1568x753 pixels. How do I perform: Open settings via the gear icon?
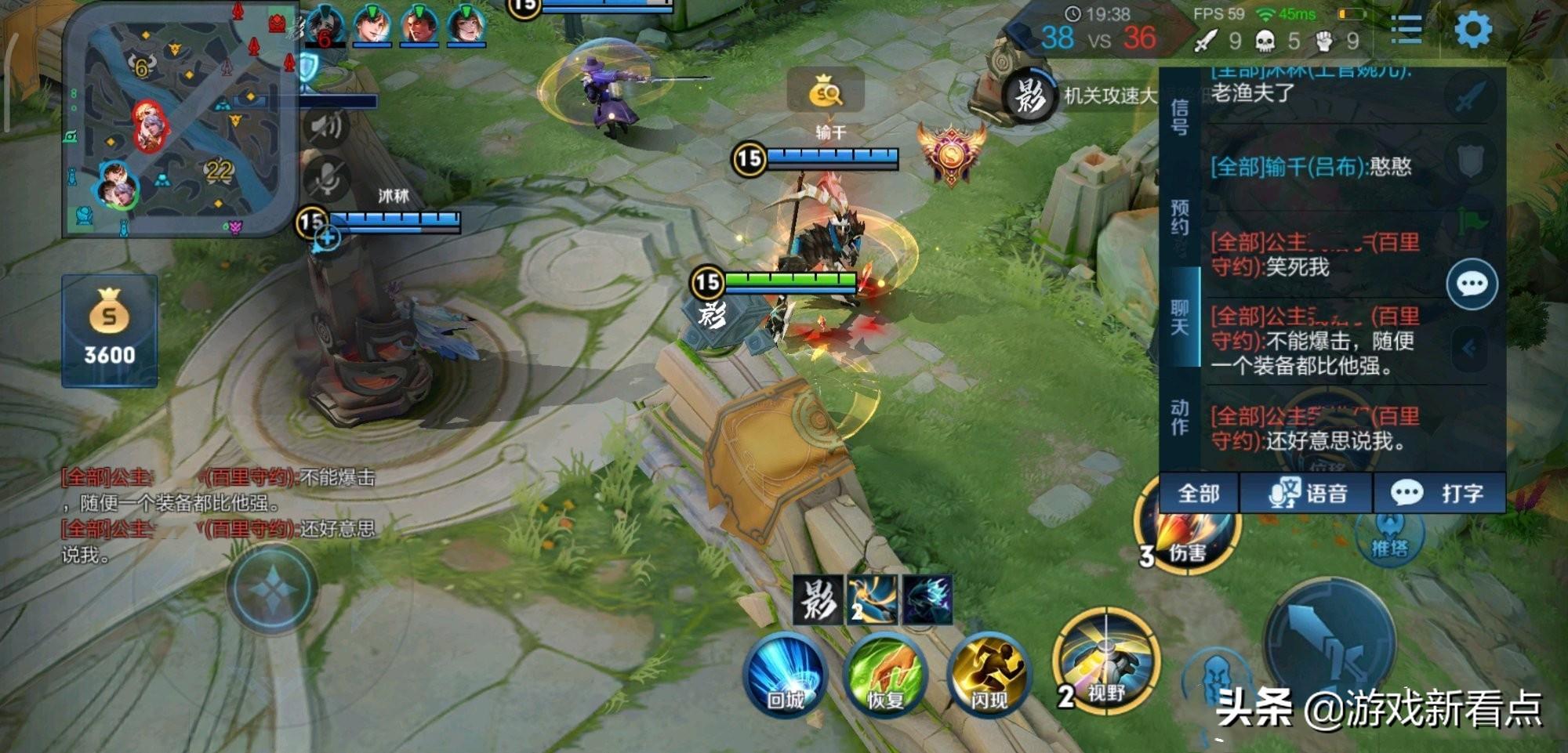[1473, 31]
